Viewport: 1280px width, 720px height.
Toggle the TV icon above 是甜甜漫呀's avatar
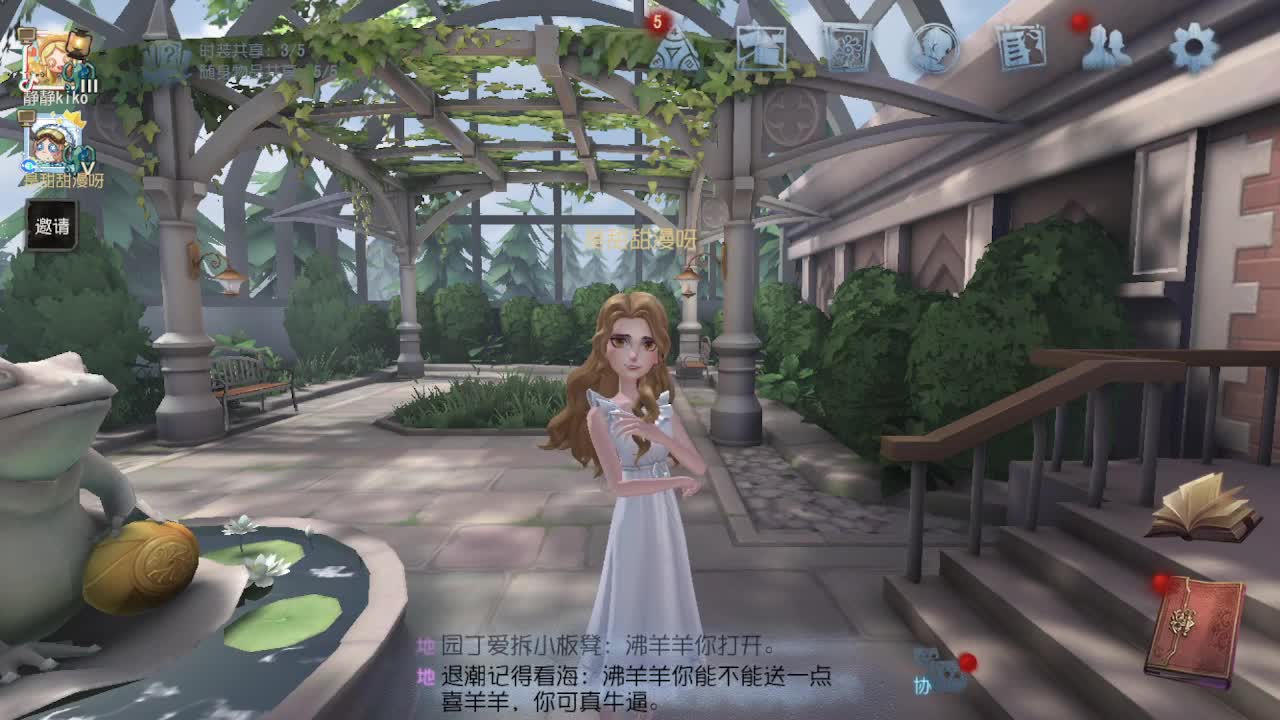pyautogui.click(x=25, y=117)
